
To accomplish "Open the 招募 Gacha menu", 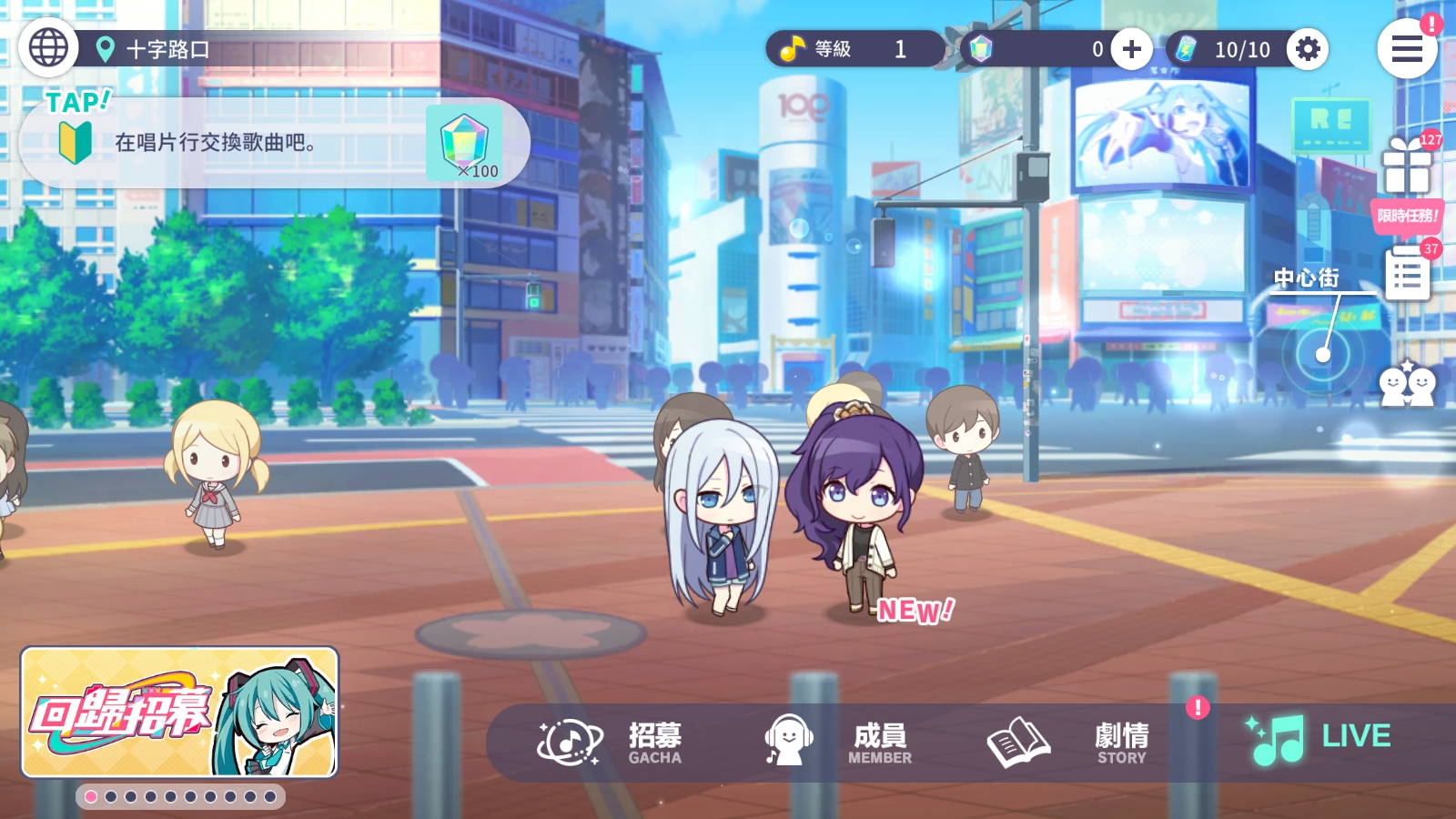I will click(x=610, y=743).
